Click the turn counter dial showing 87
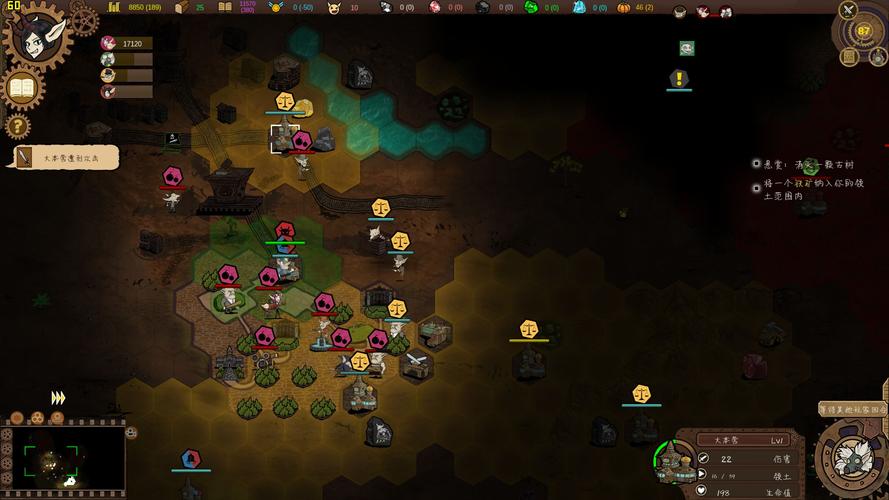 point(864,31)
